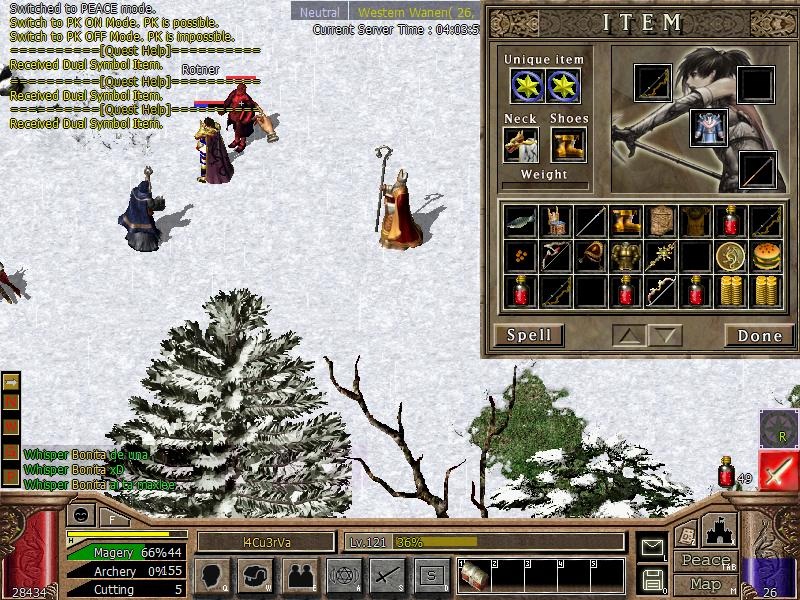Select the treasure chest in quickslot one
The image size is (800, 600).
tap(473, 575)
